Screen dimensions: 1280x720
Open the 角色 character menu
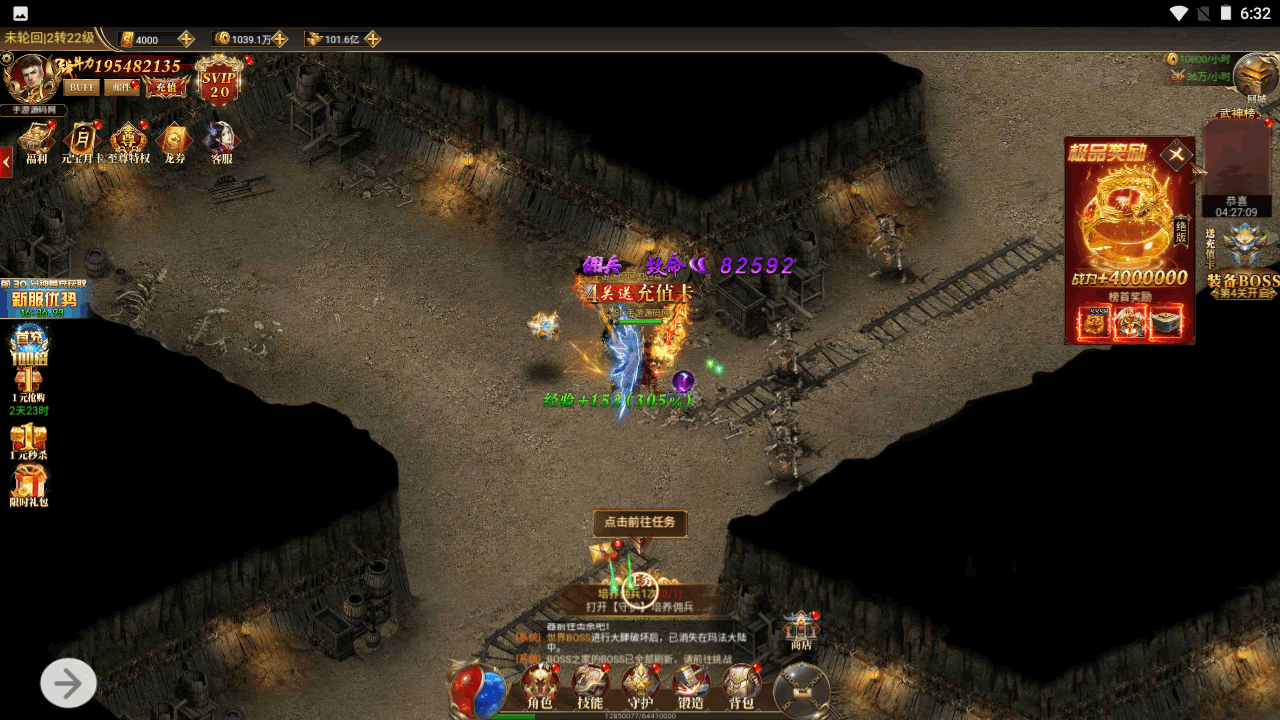coord(540,686)
